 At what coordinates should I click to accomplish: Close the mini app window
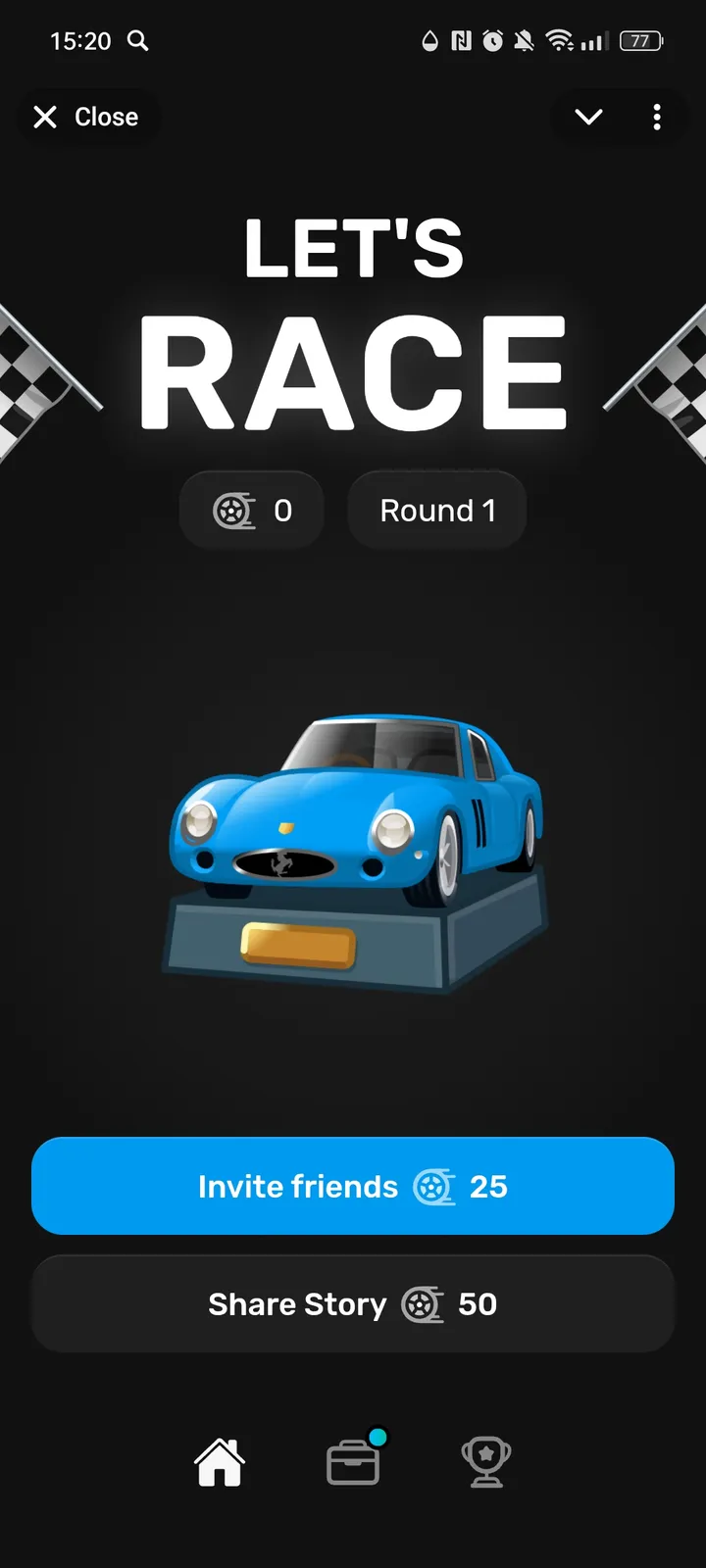coord(86,118)
